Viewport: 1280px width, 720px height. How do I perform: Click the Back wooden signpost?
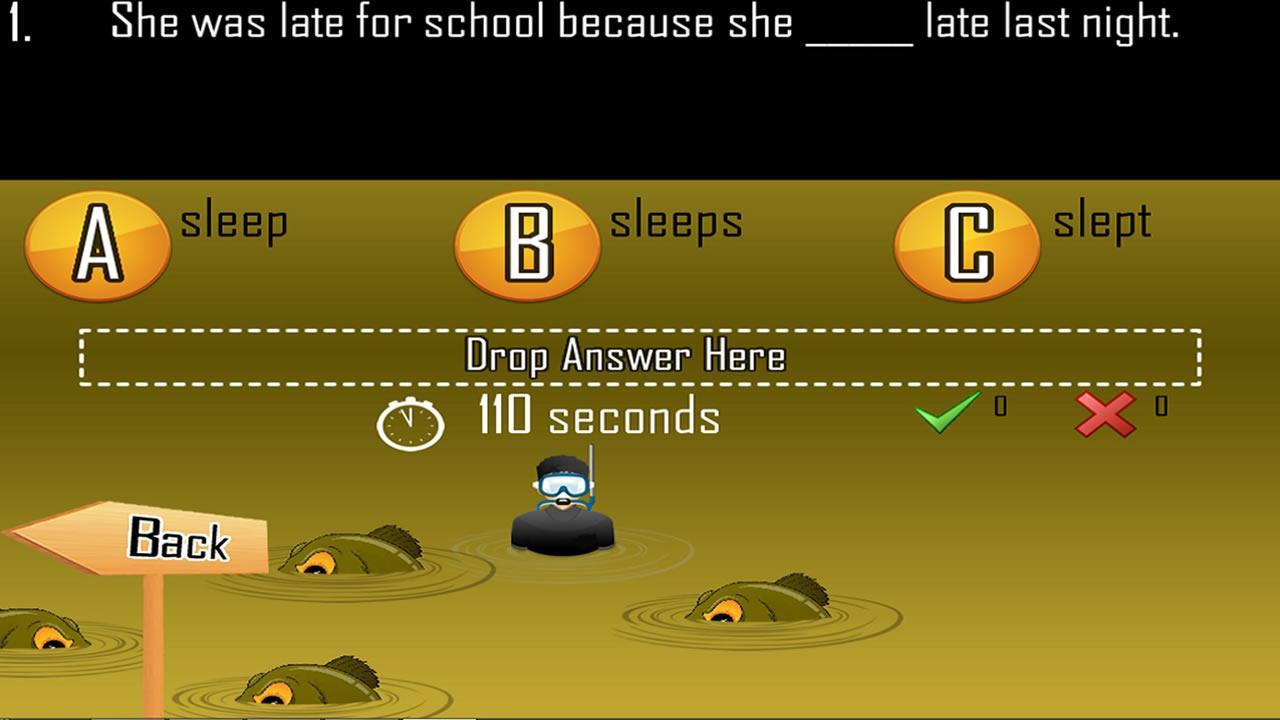[180, 540]
